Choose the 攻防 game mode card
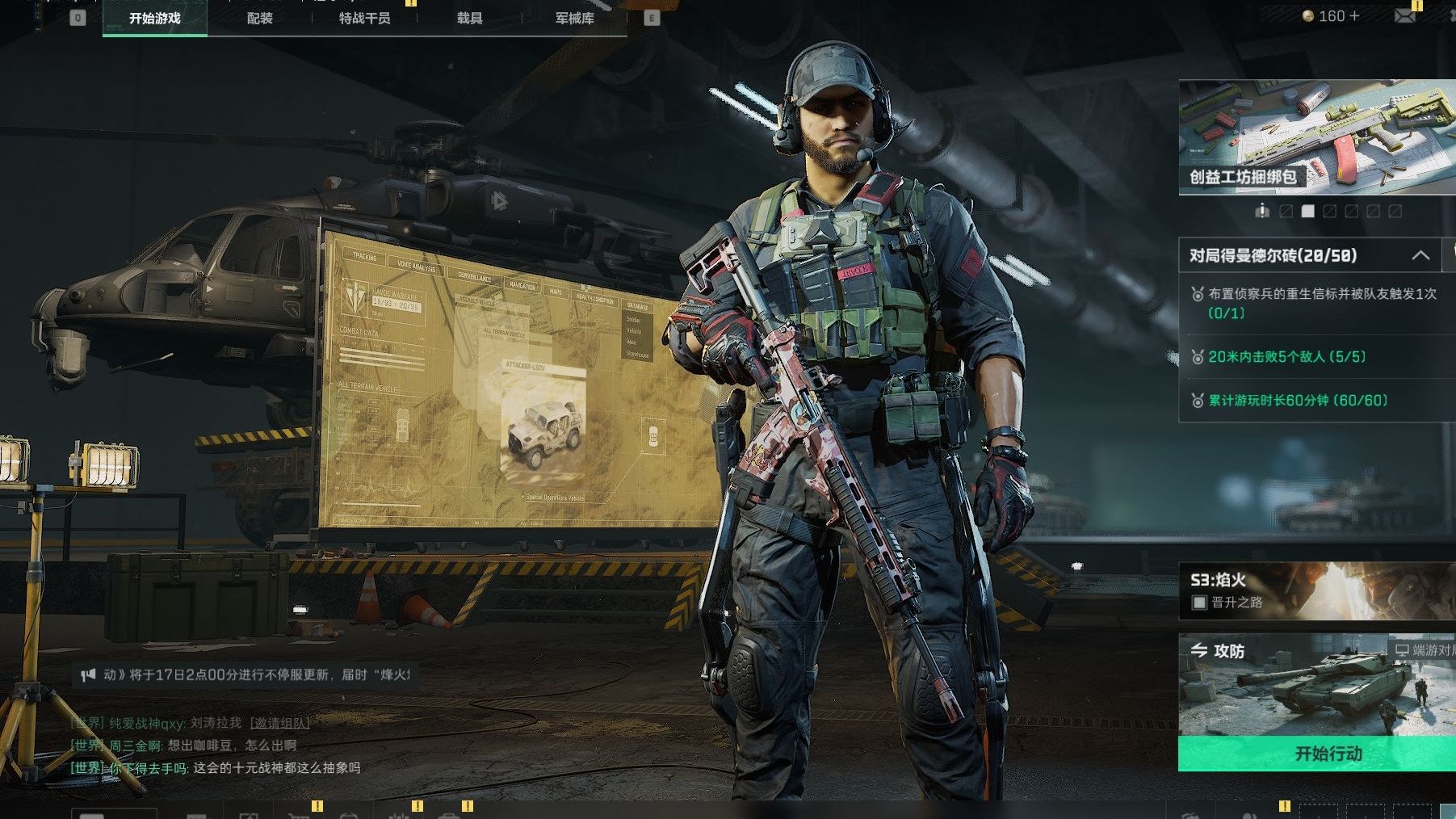The width and height of the screenshot is (1456, 819). click(x=1316, y=684)
